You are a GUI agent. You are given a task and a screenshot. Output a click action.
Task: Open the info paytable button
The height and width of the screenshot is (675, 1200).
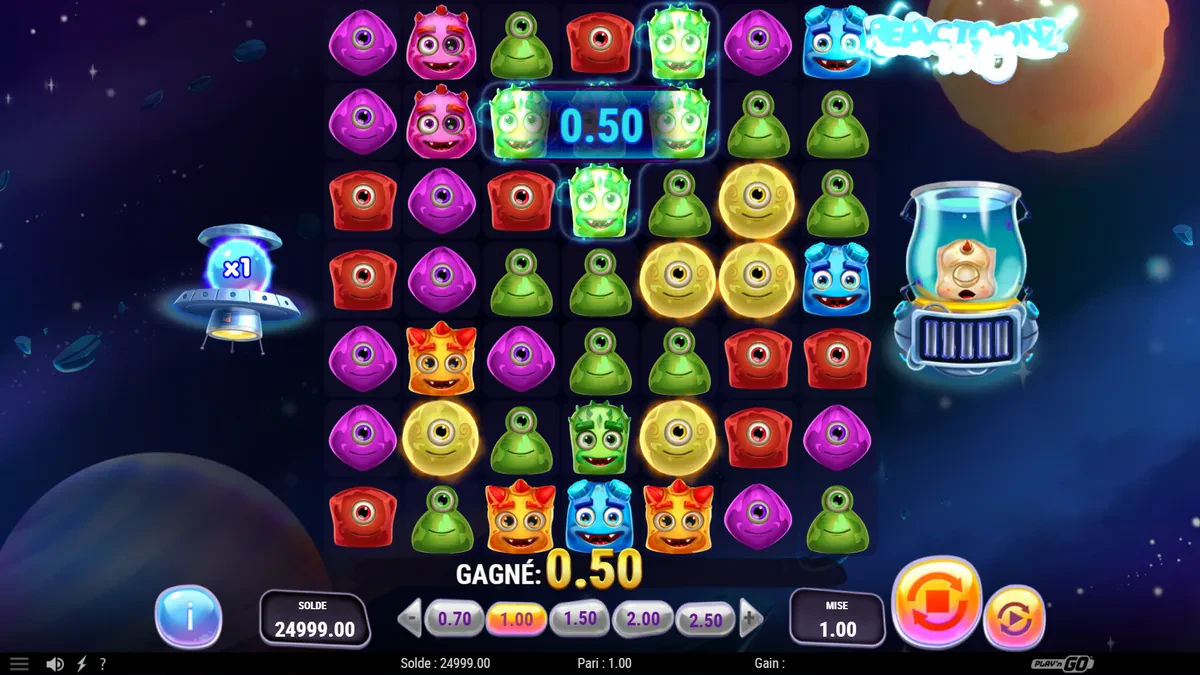[188, 617]
